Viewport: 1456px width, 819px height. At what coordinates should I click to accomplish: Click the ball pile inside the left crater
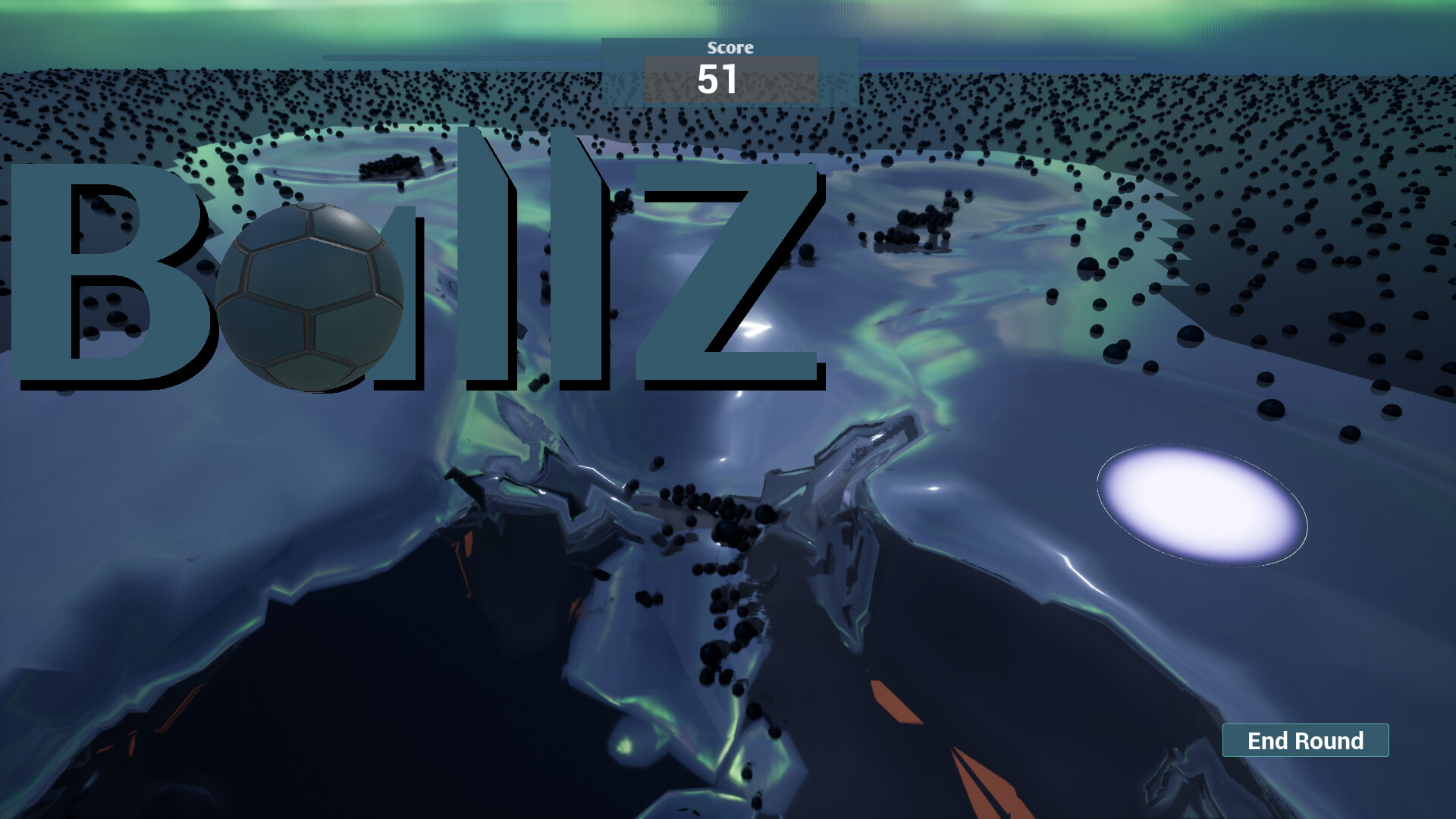391,167
